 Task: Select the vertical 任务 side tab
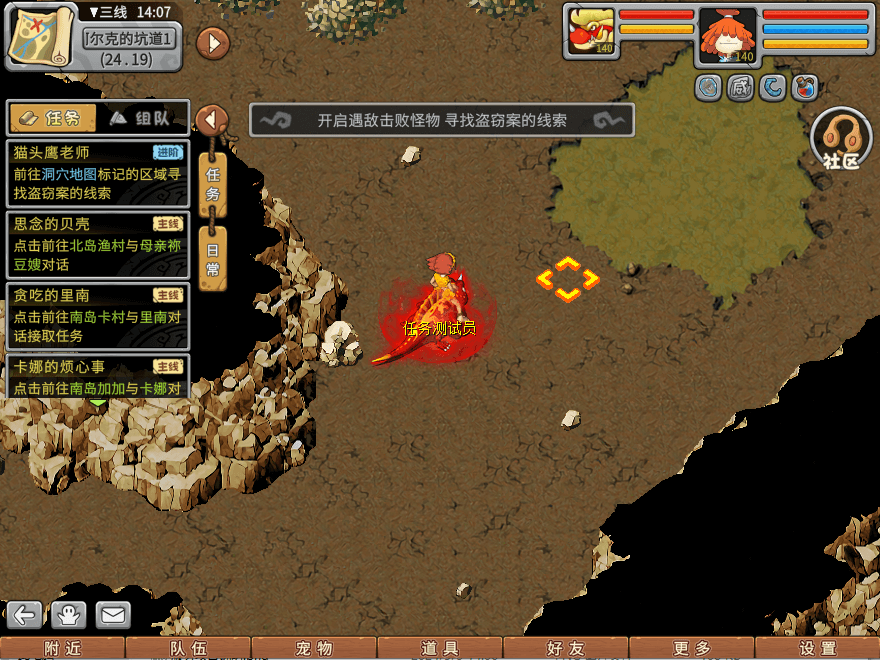point(212,184)
